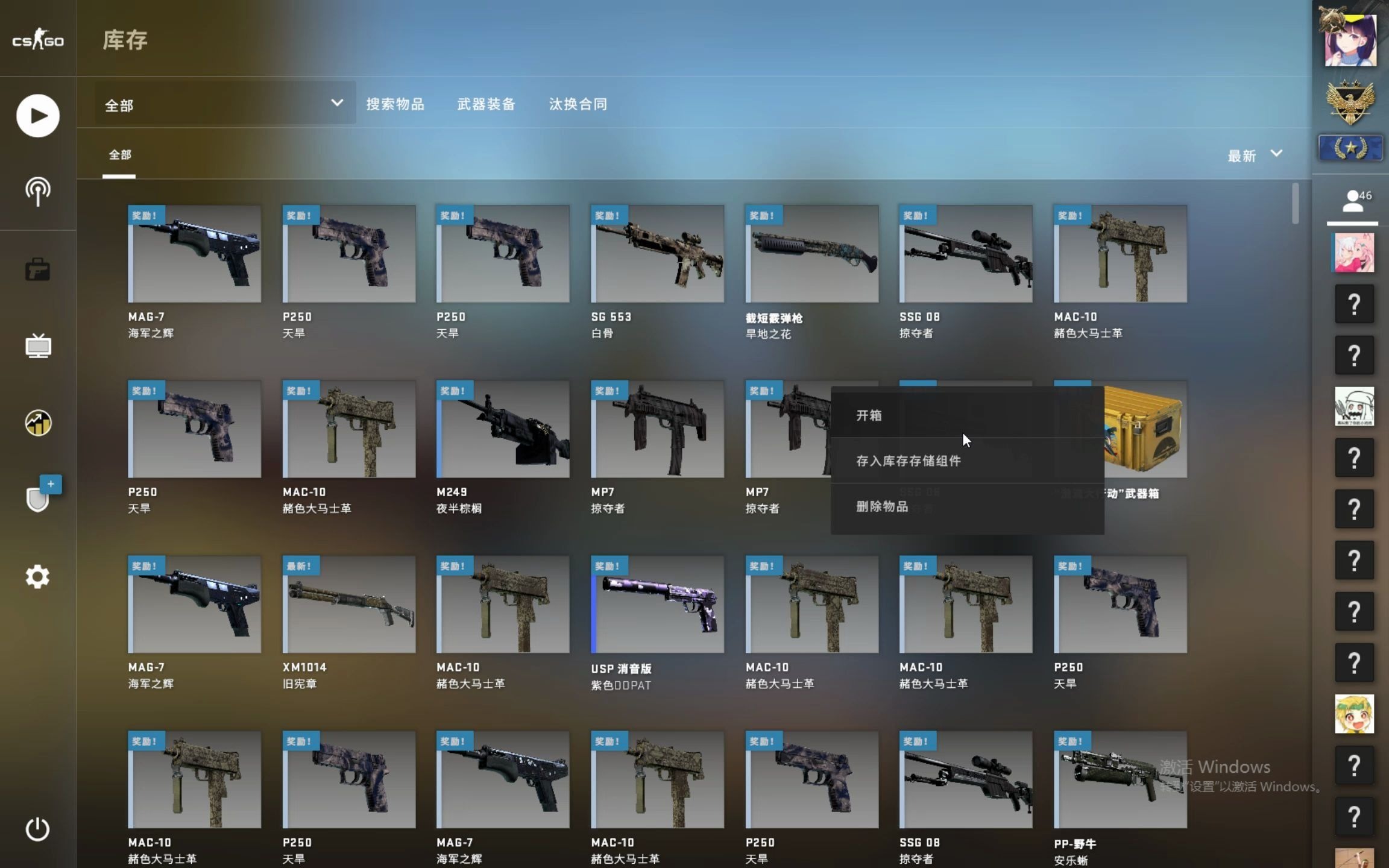Open the GOTV broadcast antenna icon

pos(37,192)
